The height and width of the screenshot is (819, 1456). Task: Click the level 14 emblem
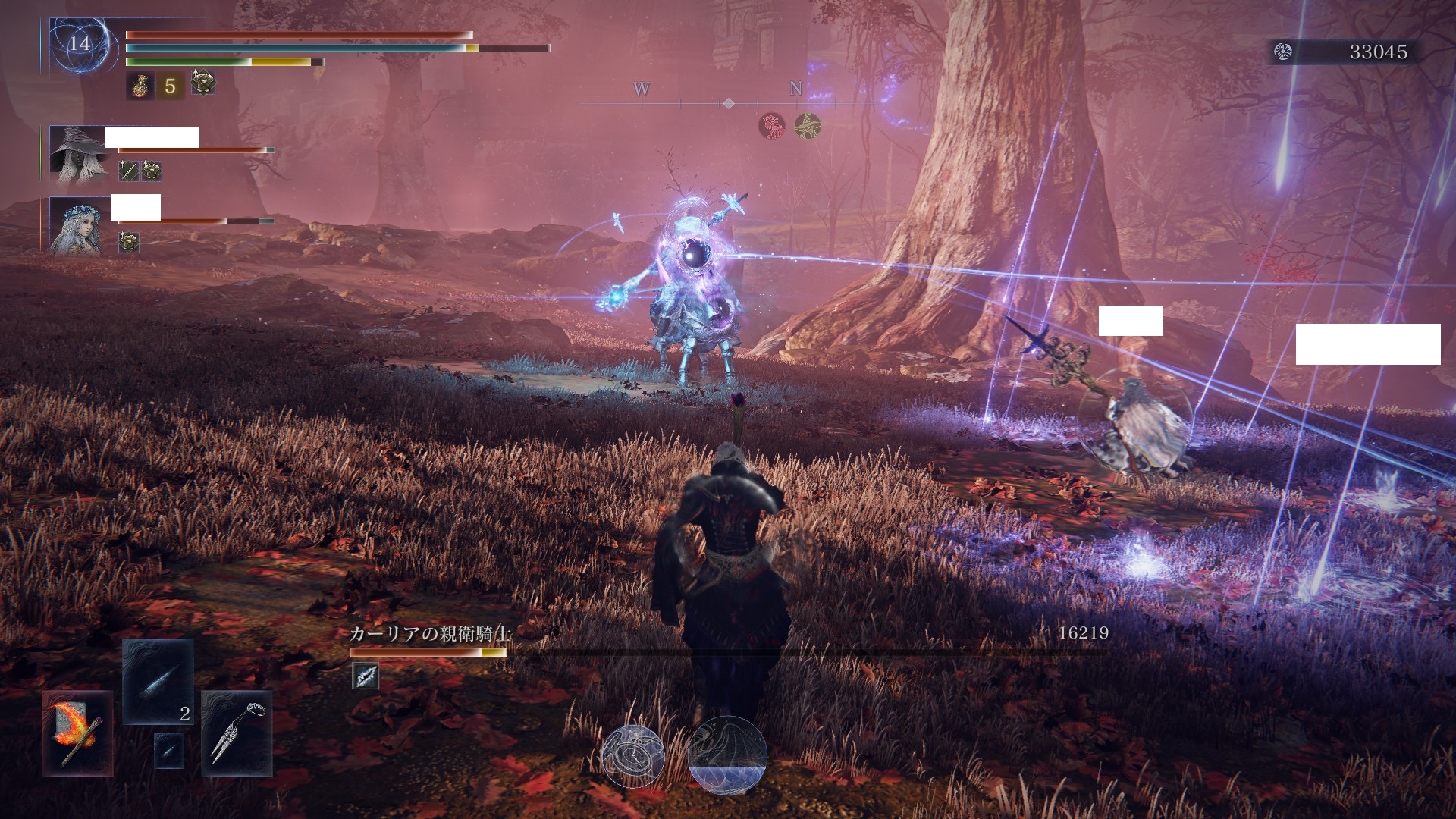[80, 44]
